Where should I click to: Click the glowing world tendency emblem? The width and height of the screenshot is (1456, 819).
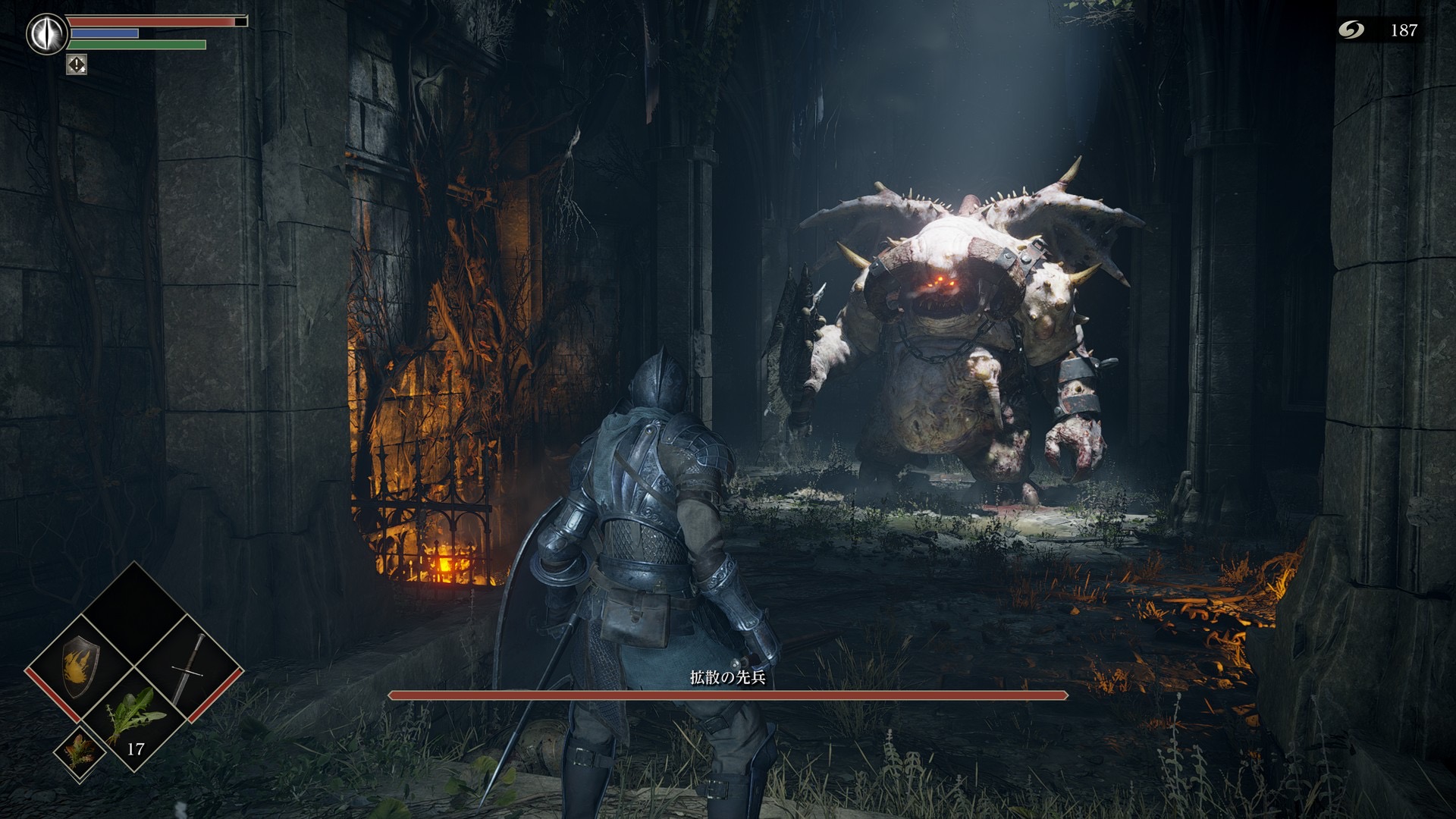(x=45, y=33)
